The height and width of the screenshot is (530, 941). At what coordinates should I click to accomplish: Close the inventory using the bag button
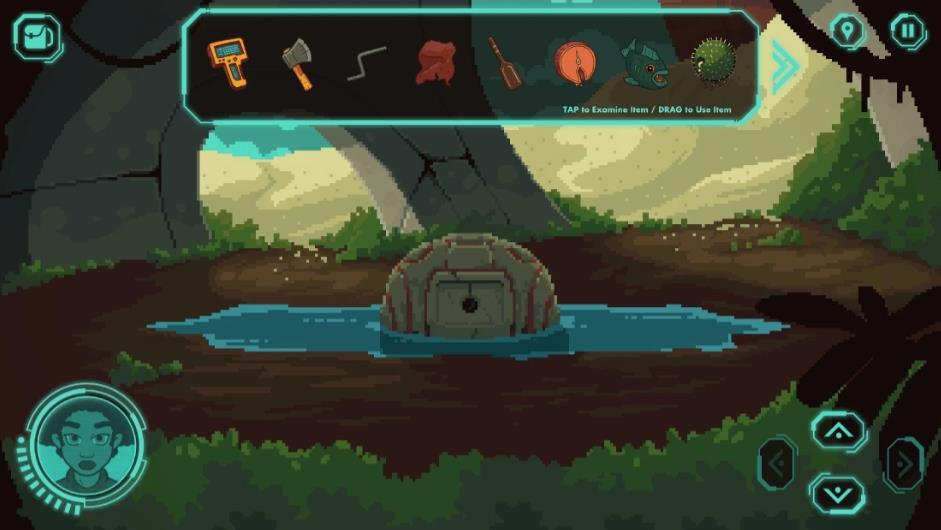coord(37,37)
